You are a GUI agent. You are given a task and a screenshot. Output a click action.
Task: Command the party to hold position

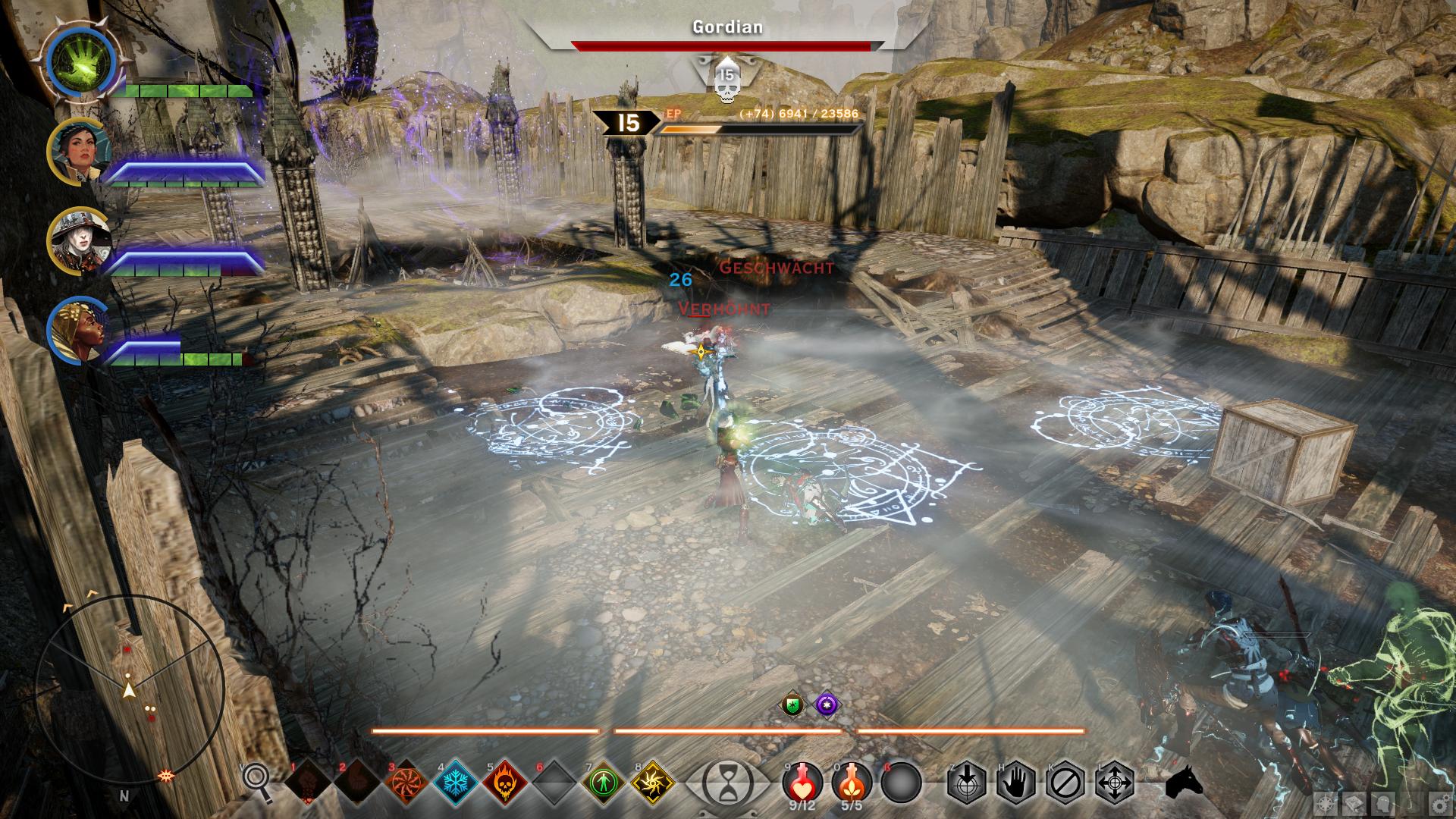[1016, 782]
